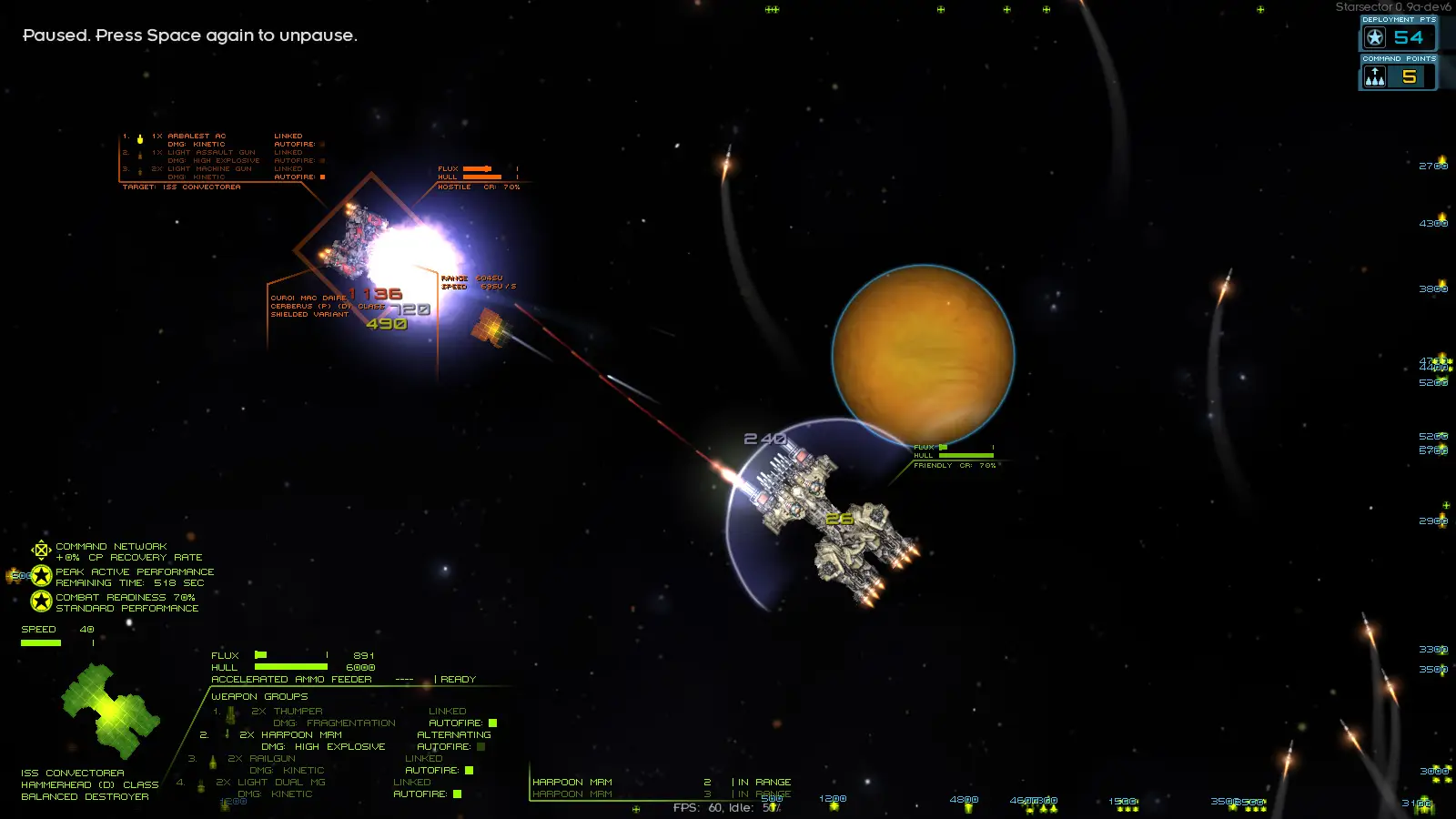Select the Thumper weapon icon in group 1
The height and width of the screenshot is (819, 1456).
click(230, 716)
